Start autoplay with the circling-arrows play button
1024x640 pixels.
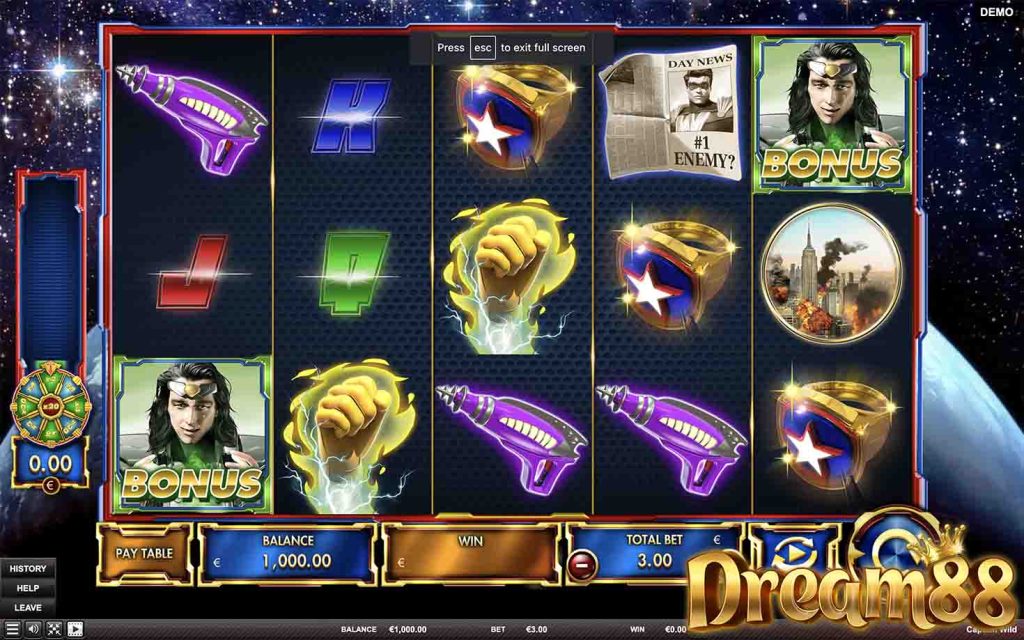pyautogui.click(x=794, y=553)
